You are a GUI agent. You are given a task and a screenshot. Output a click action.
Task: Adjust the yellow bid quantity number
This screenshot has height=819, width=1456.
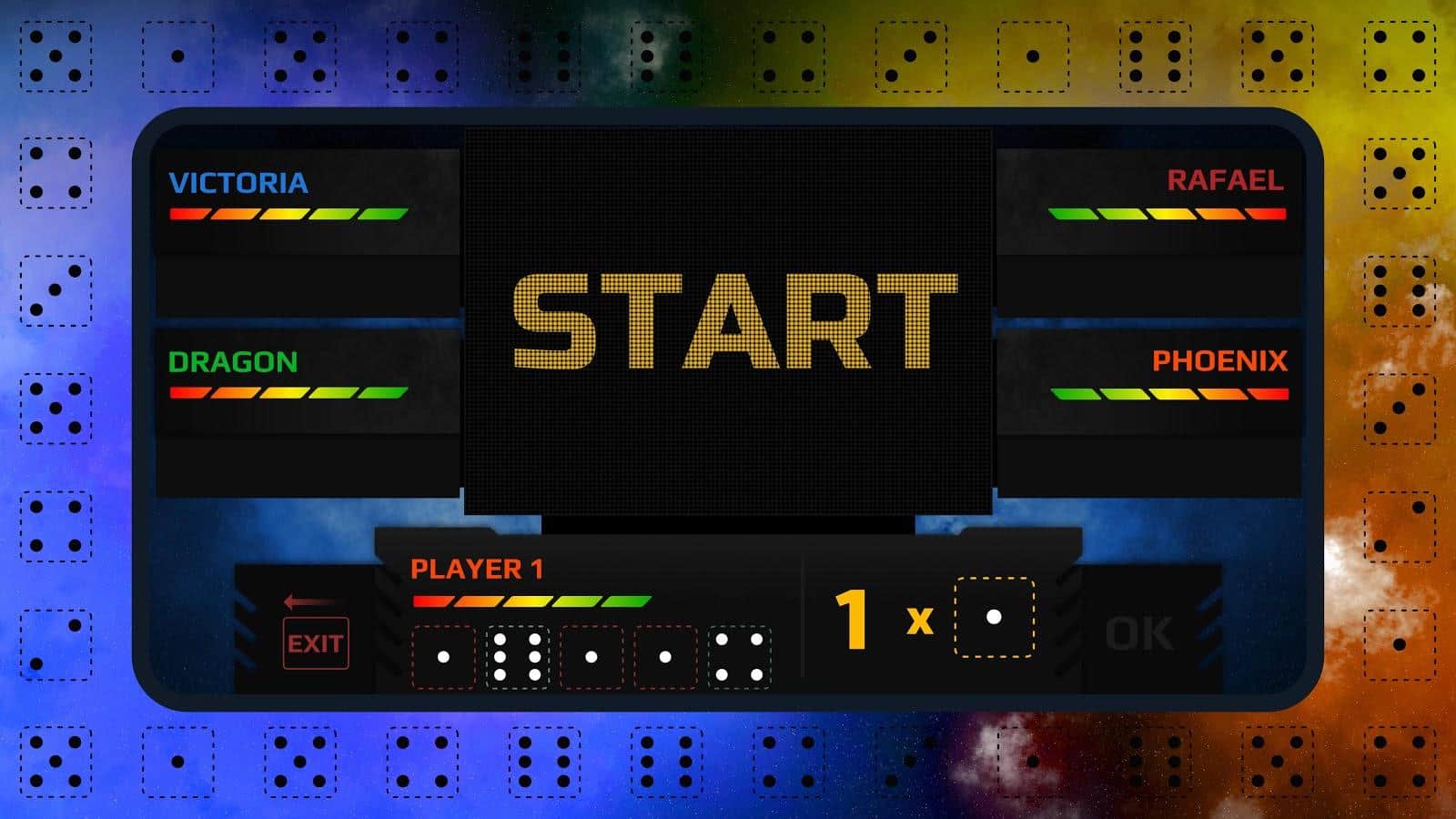pyautogui.click(x=852, y=620)
